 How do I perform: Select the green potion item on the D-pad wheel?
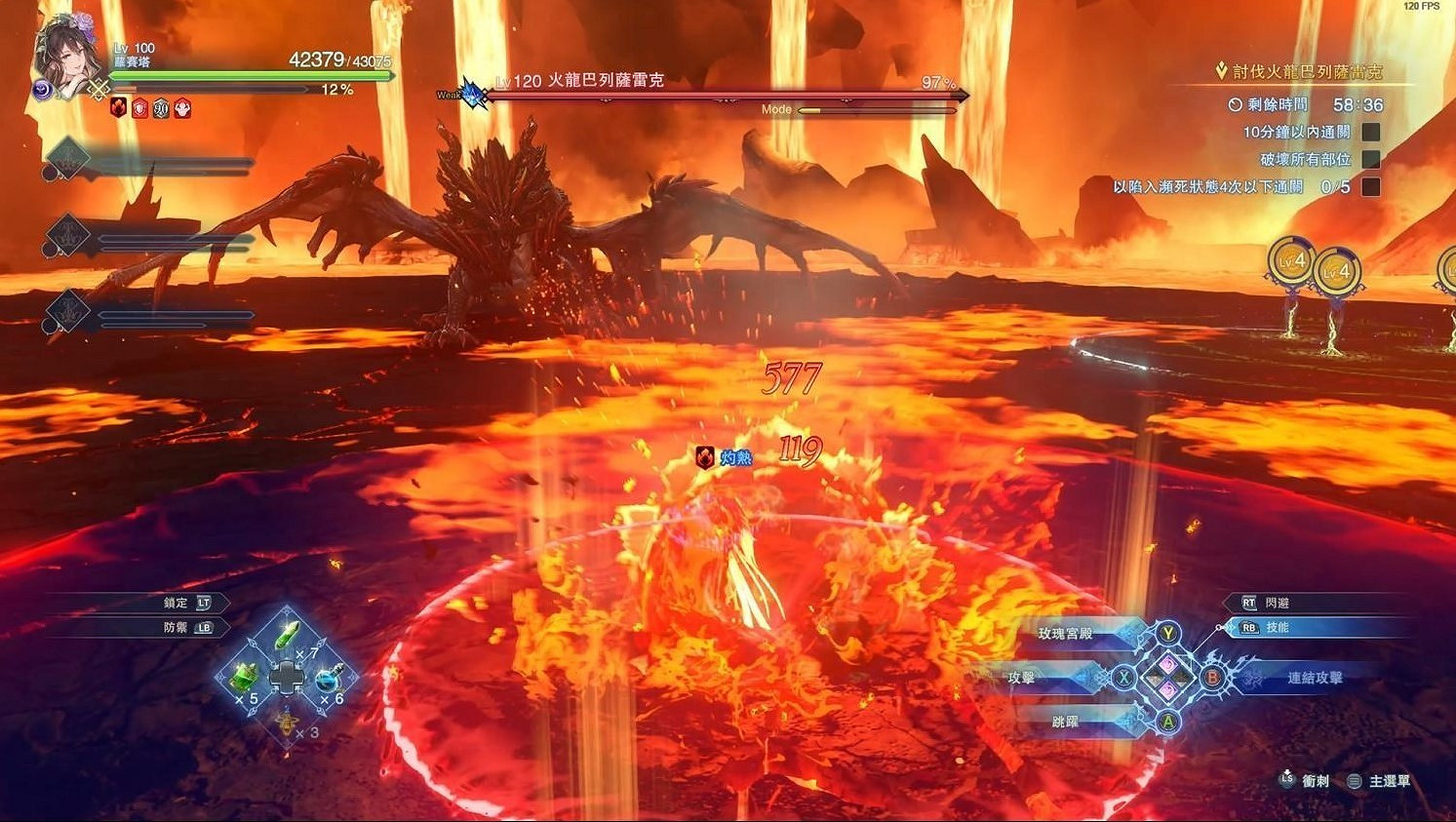click(288, 636)
